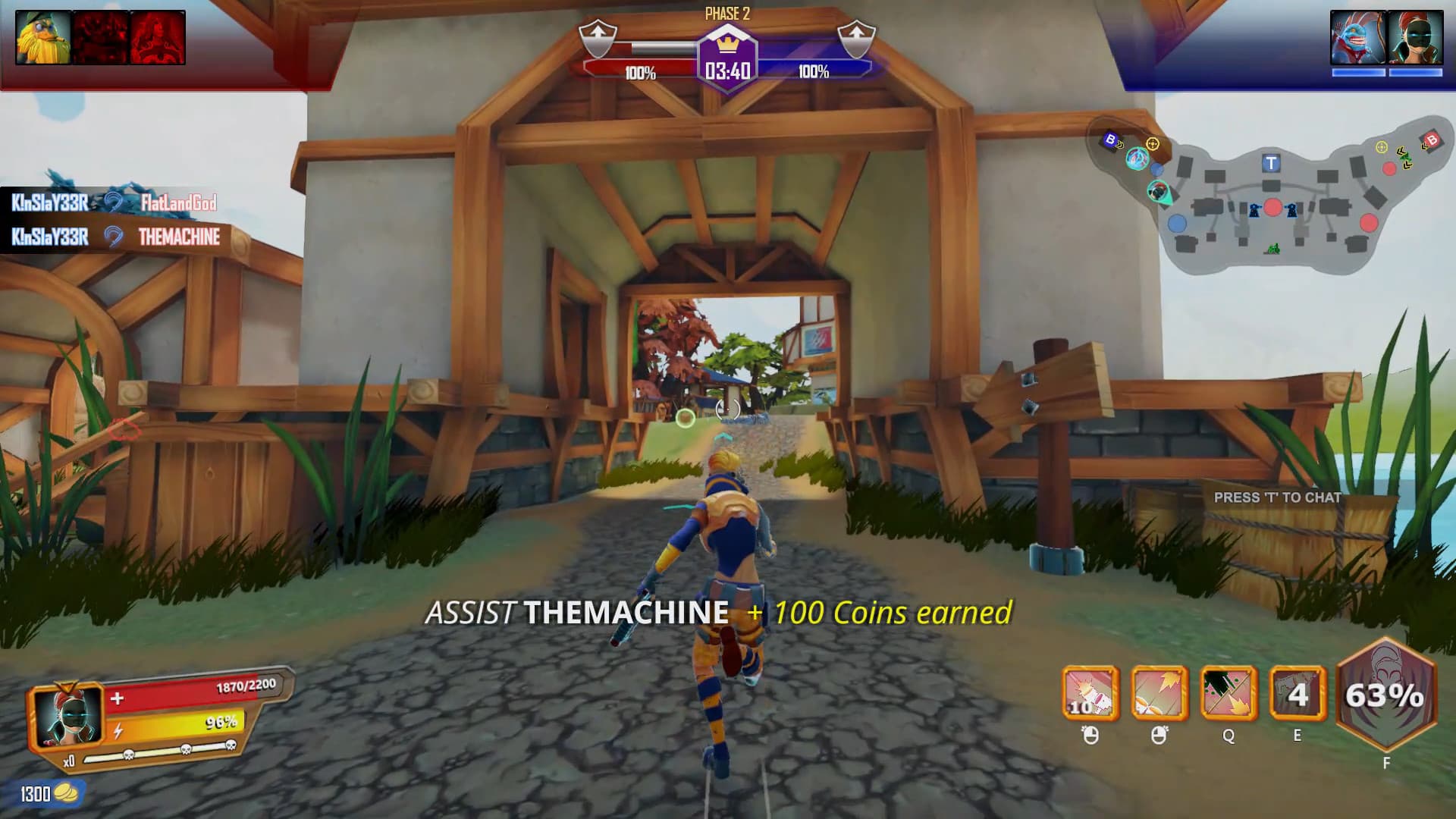Select the E ability on 4-second cooldown
The height and width of the screenshot is (819, 1456).
tap(1298, 693)
